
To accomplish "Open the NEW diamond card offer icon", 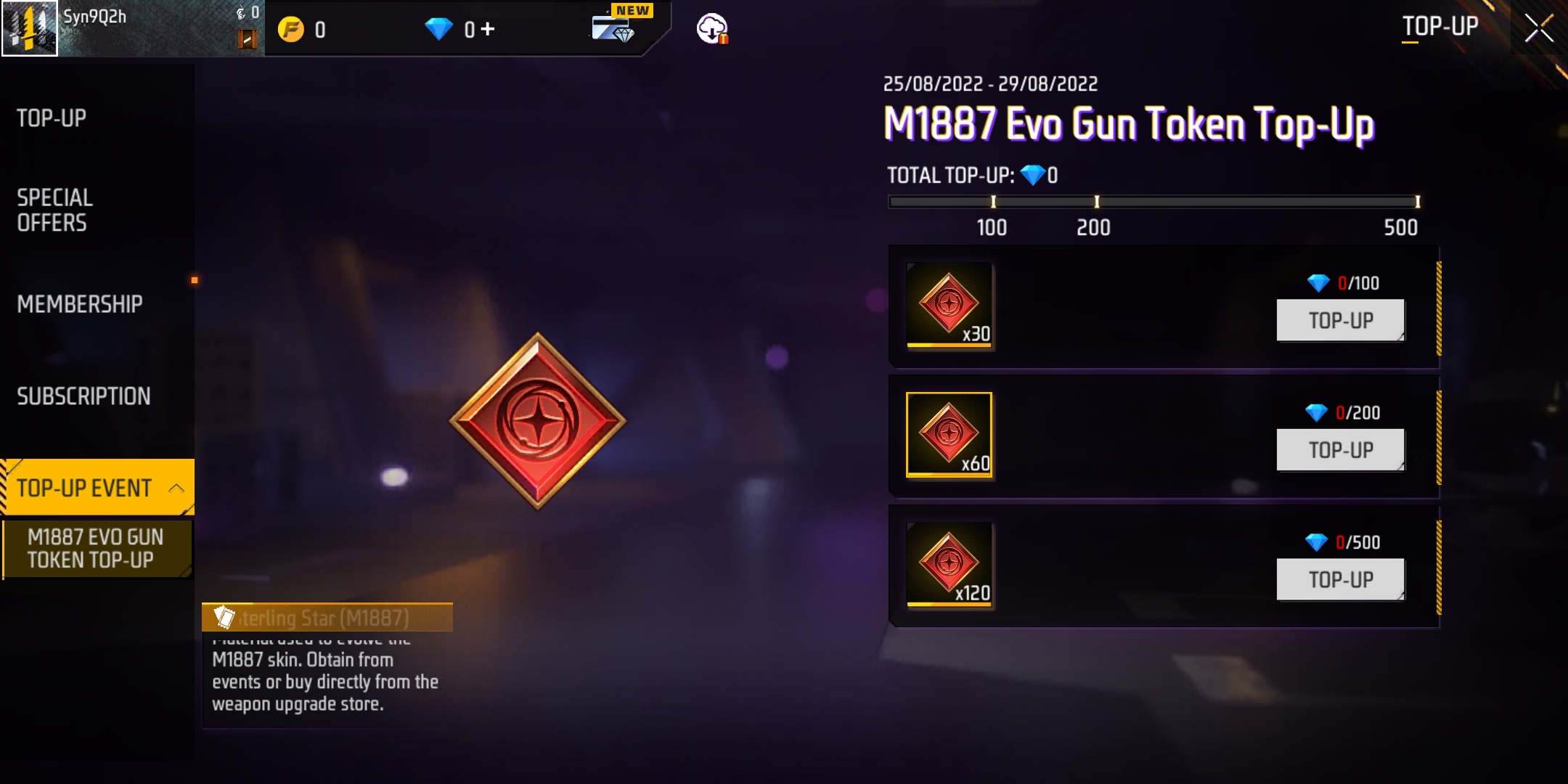I will click(x=613, y=28).
